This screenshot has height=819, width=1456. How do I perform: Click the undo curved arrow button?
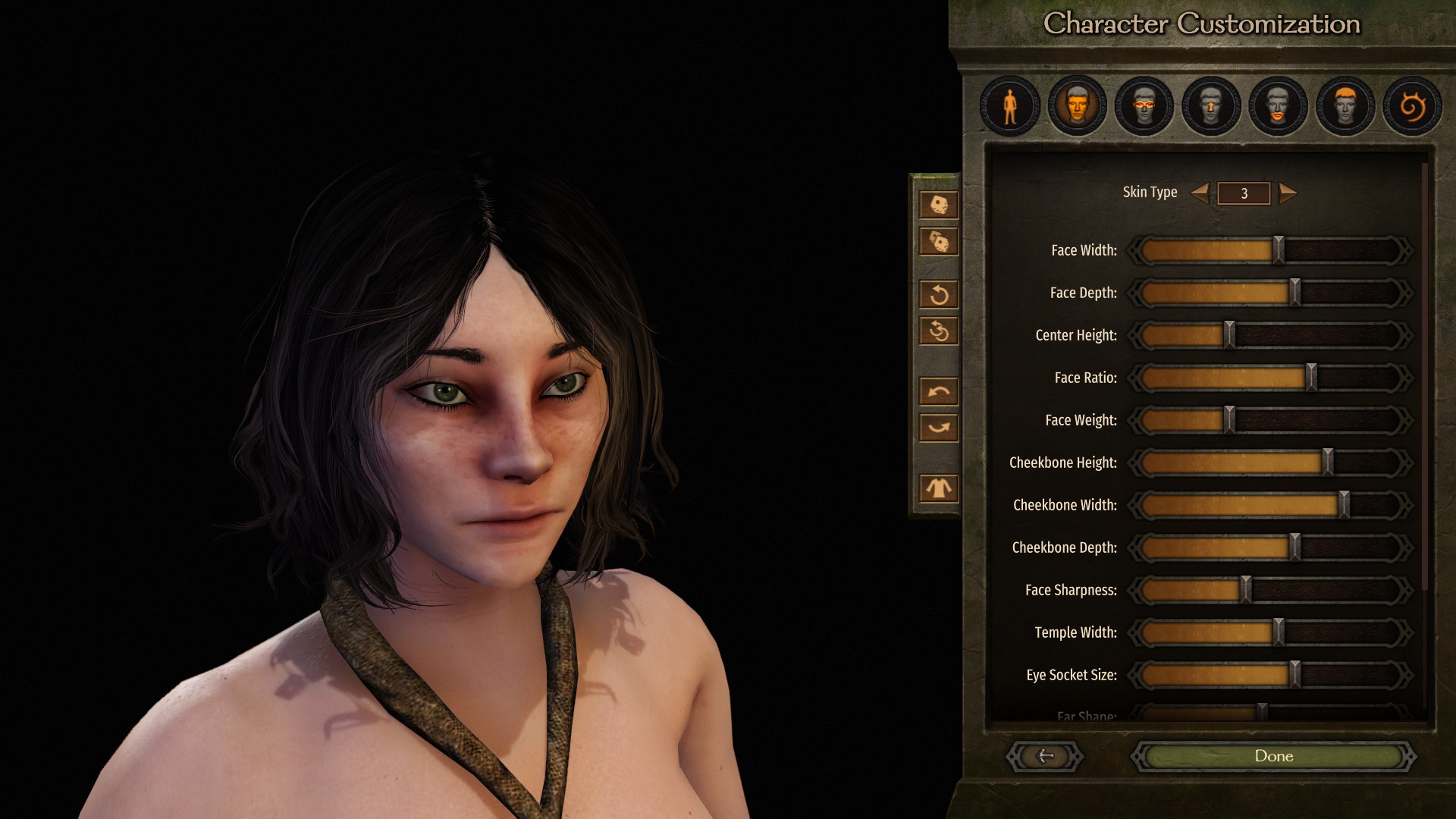pos(939,391)
